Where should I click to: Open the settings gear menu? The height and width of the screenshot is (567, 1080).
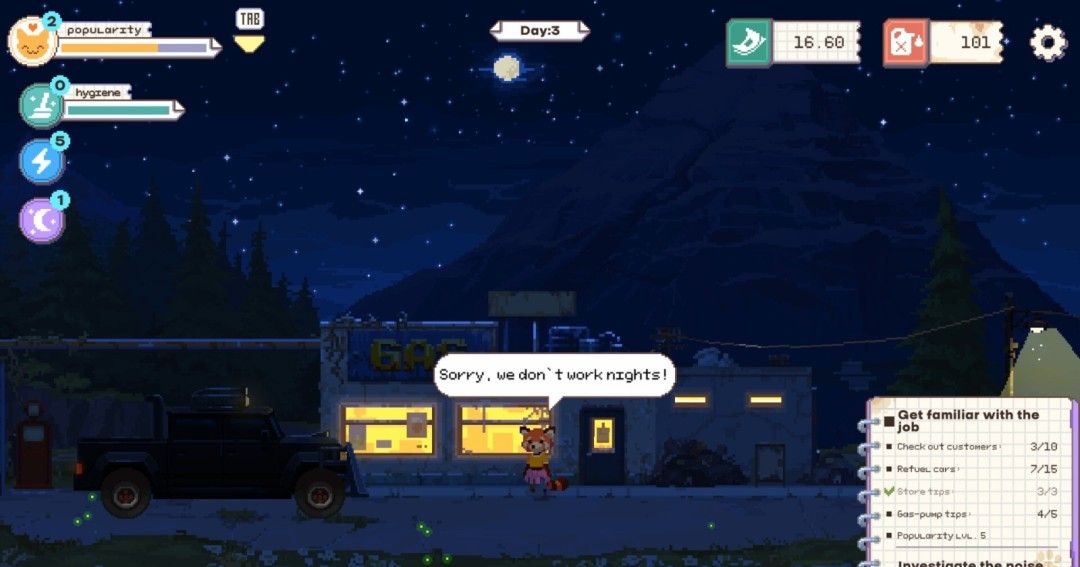1048,43
